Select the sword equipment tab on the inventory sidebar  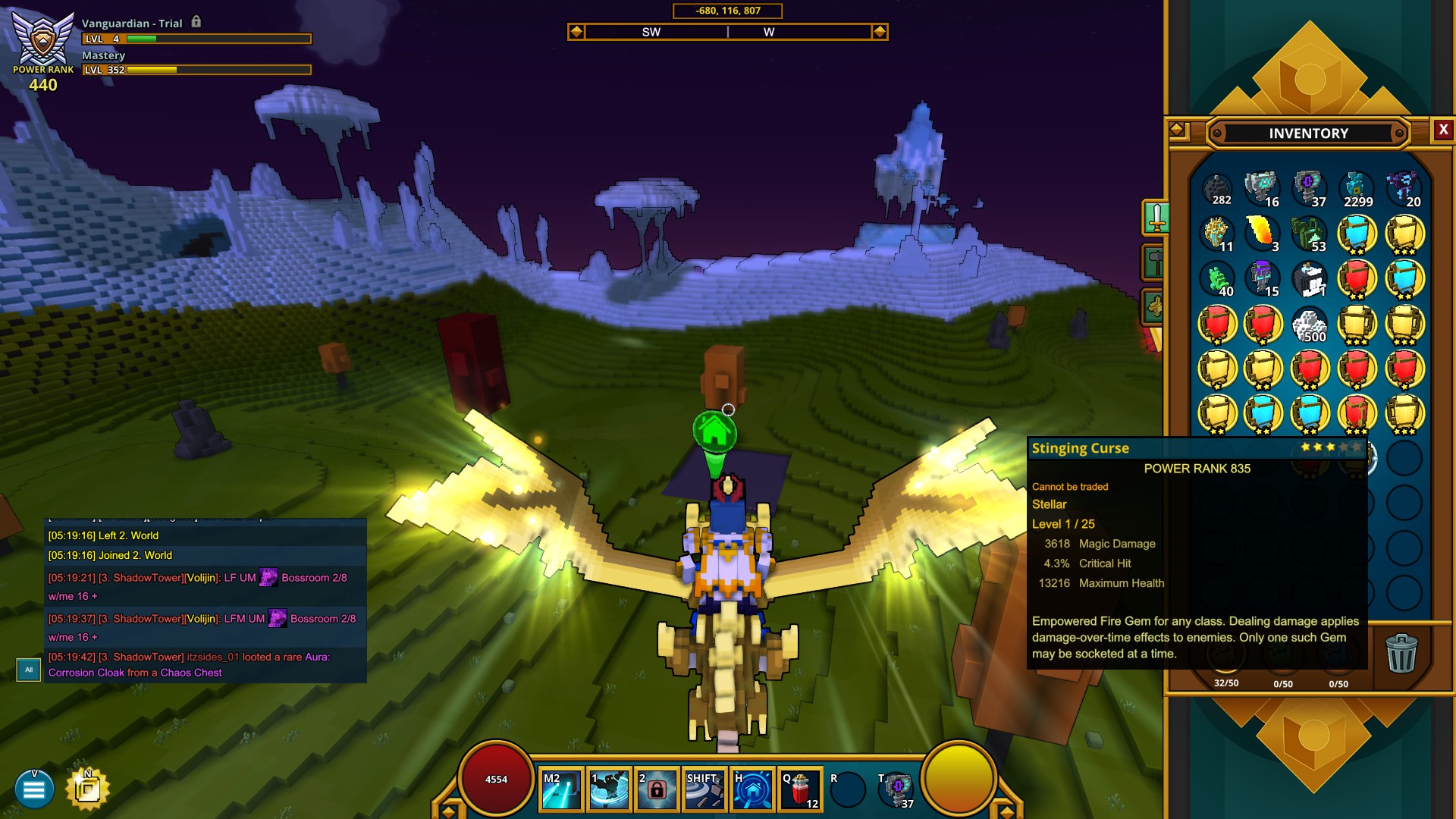click(x=1156, y=218)
